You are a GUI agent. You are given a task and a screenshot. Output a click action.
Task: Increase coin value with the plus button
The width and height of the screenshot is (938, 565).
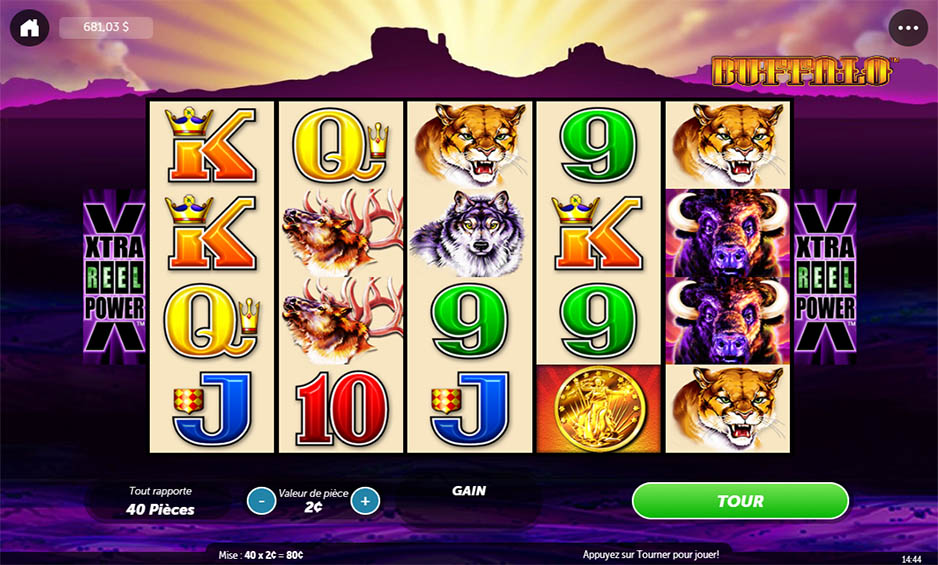click(365, 500)
